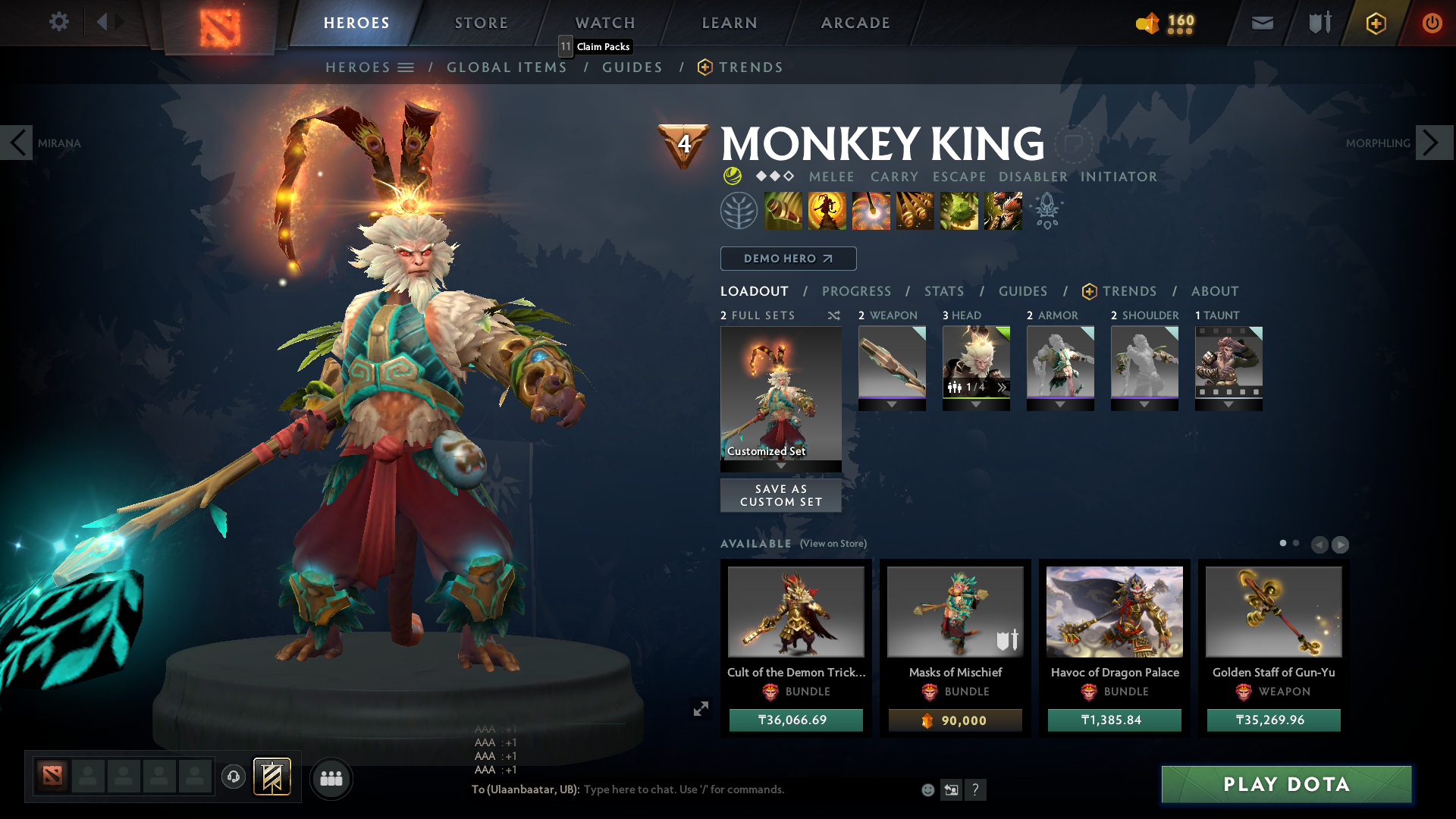This screenshot has height=819, width=1456.
Task: Expand the Customized Set dropdown arrow
Action: (x=780, y=466)
